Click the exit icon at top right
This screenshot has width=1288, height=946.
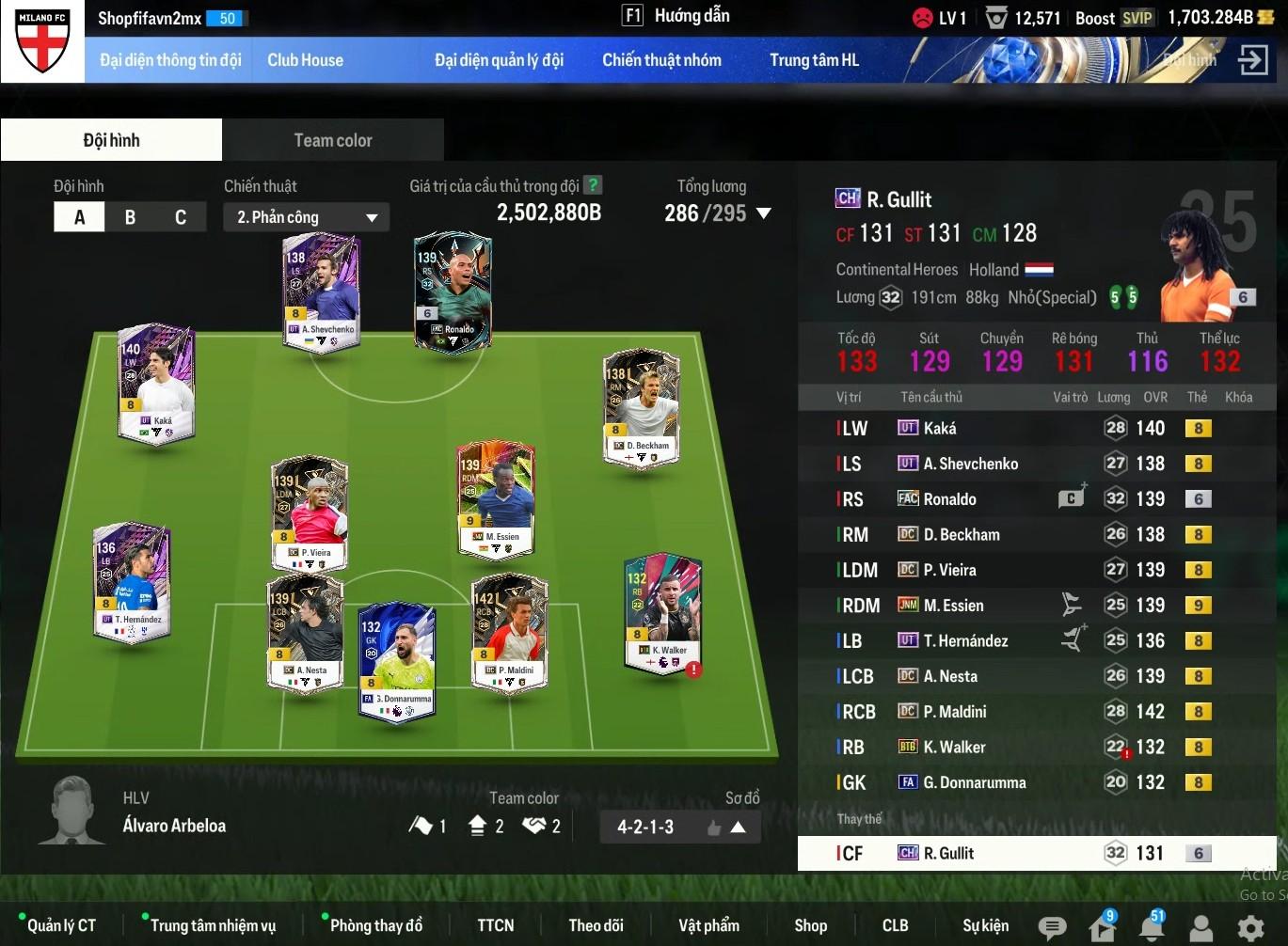1252,60
